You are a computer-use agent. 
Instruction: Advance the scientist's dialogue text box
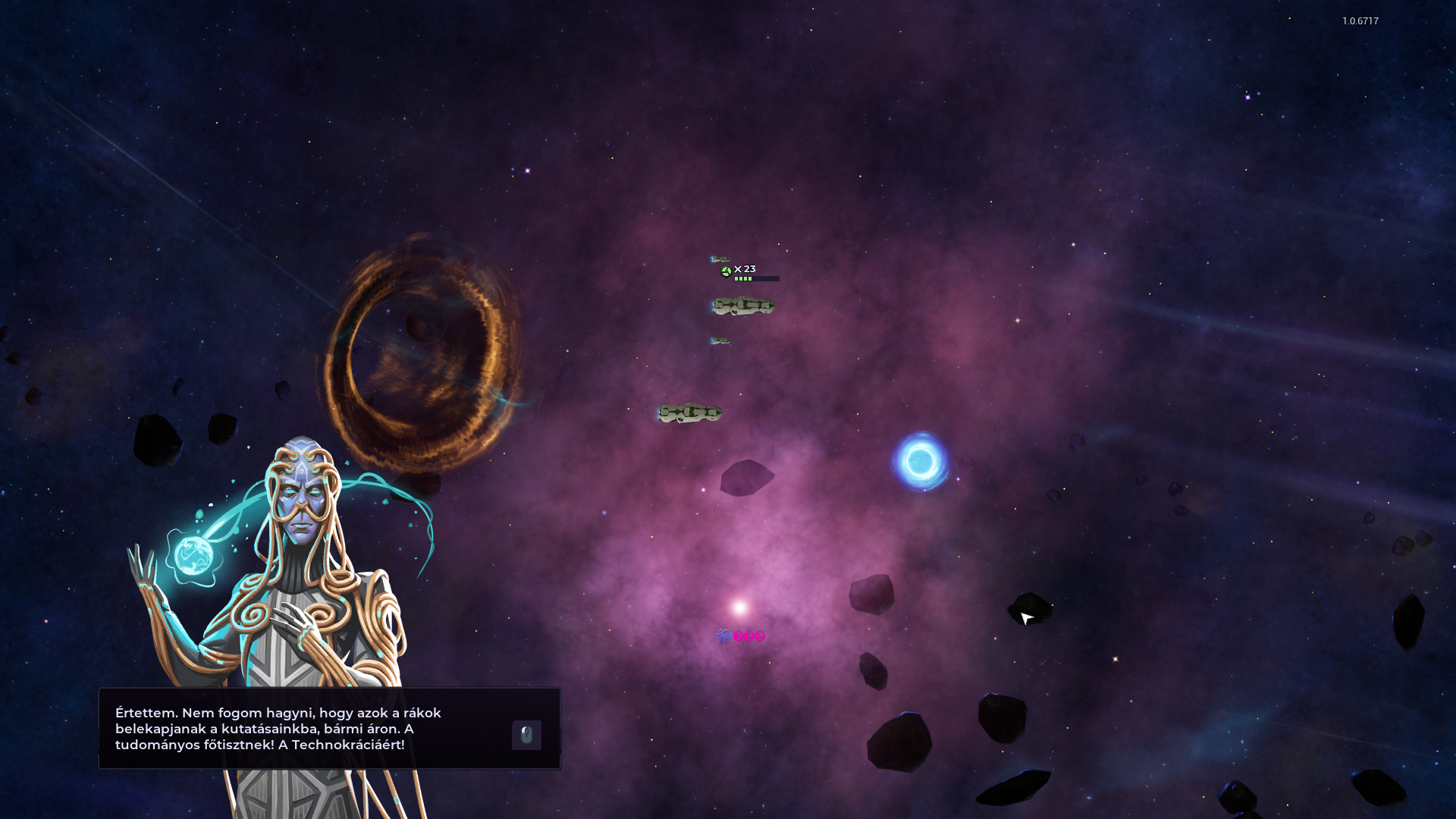coord(526,734)
